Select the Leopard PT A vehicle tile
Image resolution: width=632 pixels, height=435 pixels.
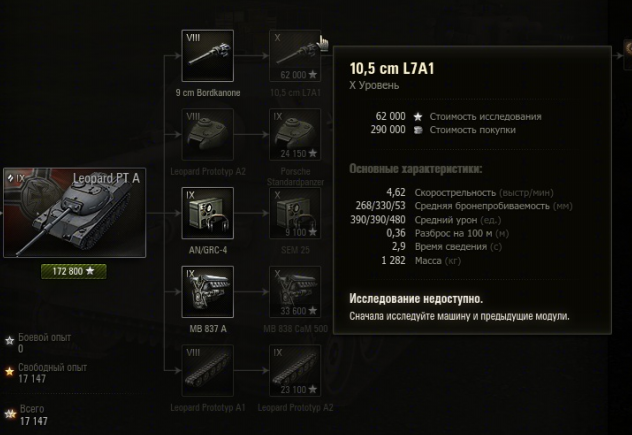(x=75, y=211)
